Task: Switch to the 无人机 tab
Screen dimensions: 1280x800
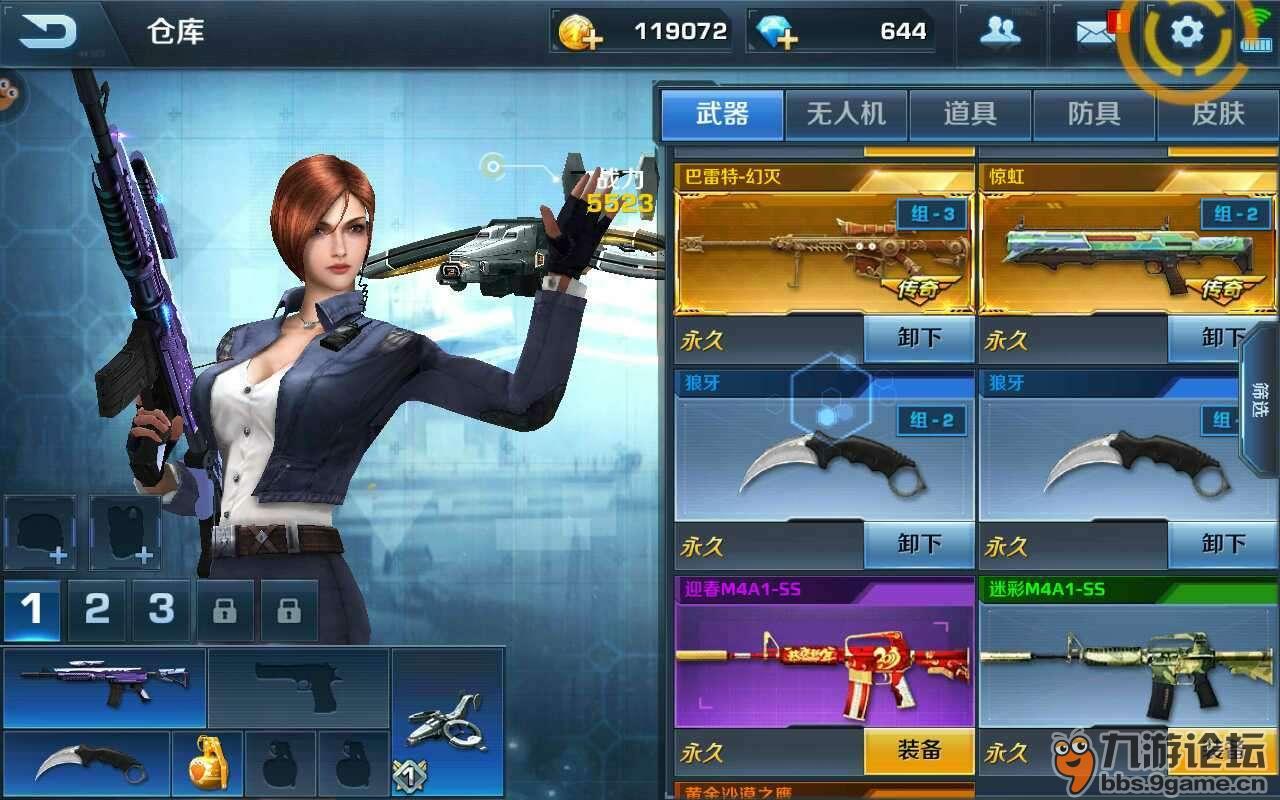Action: point(846,114)
